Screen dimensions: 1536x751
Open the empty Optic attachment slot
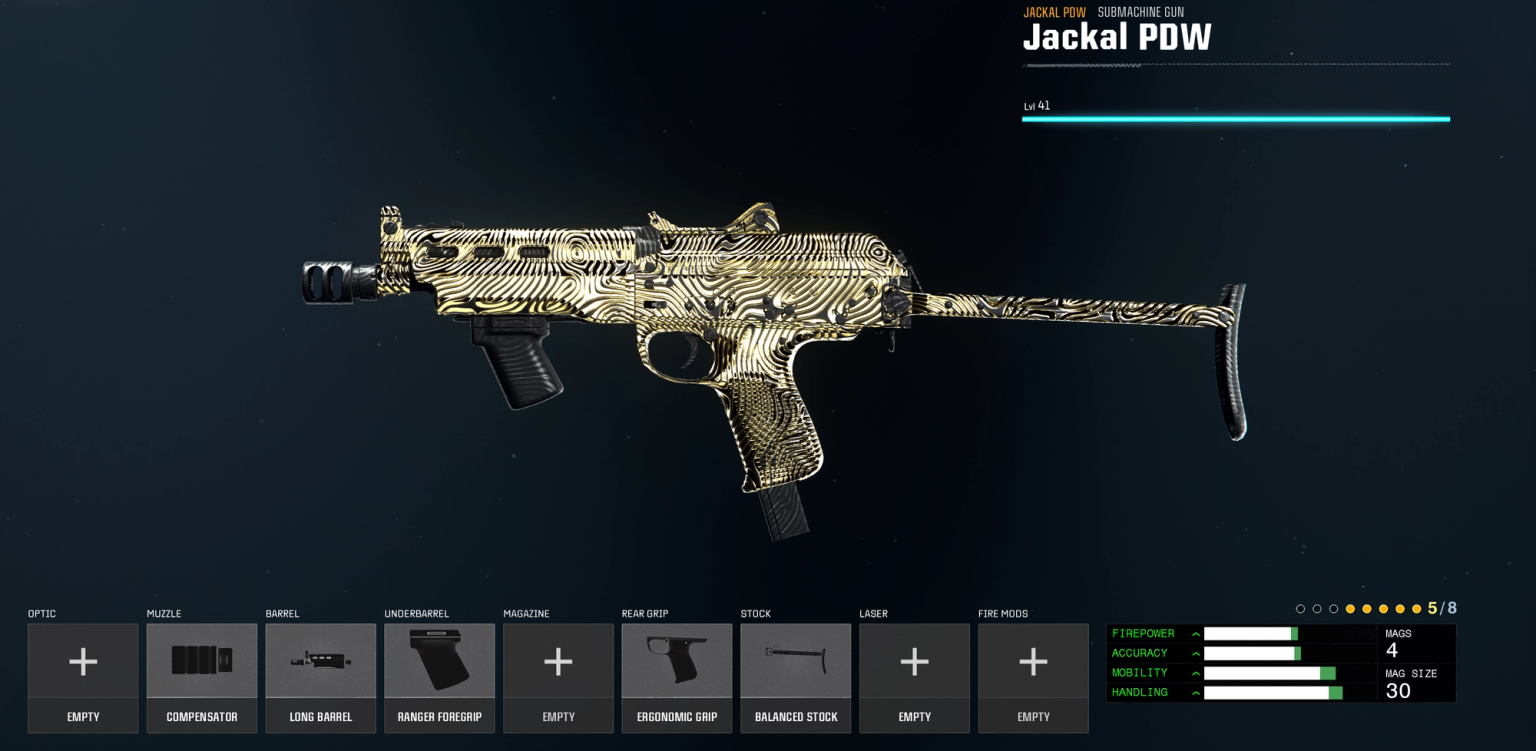point(83,670)
